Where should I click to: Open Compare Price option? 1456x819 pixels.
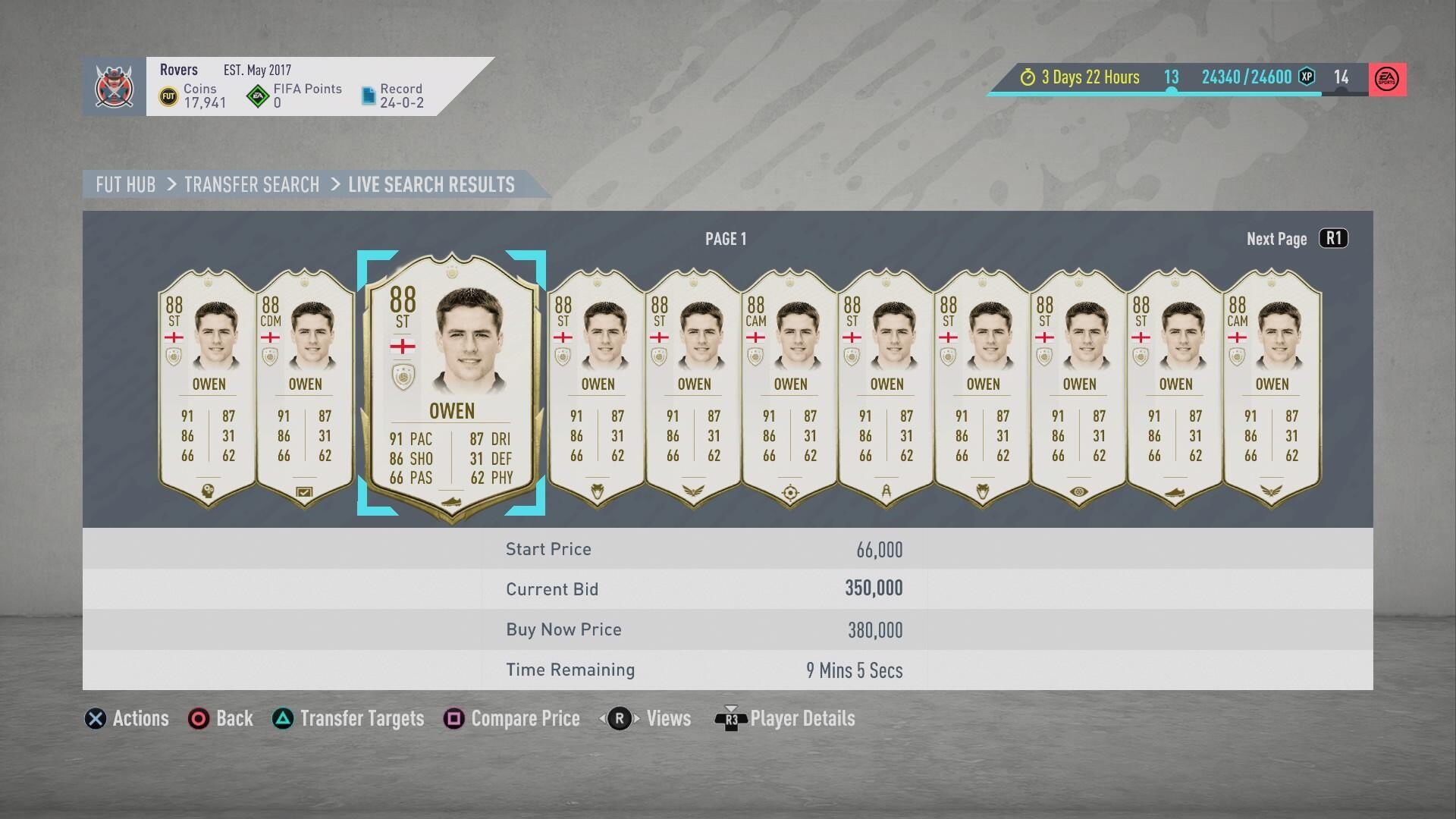coord(512,718)
